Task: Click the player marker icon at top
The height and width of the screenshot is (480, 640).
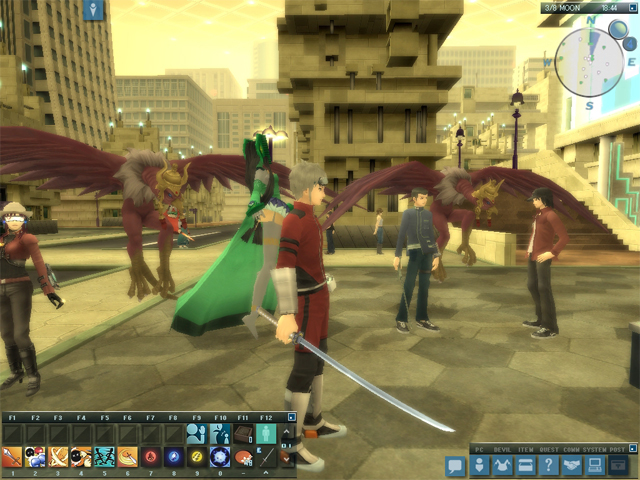Action: (x=95, y=10)
